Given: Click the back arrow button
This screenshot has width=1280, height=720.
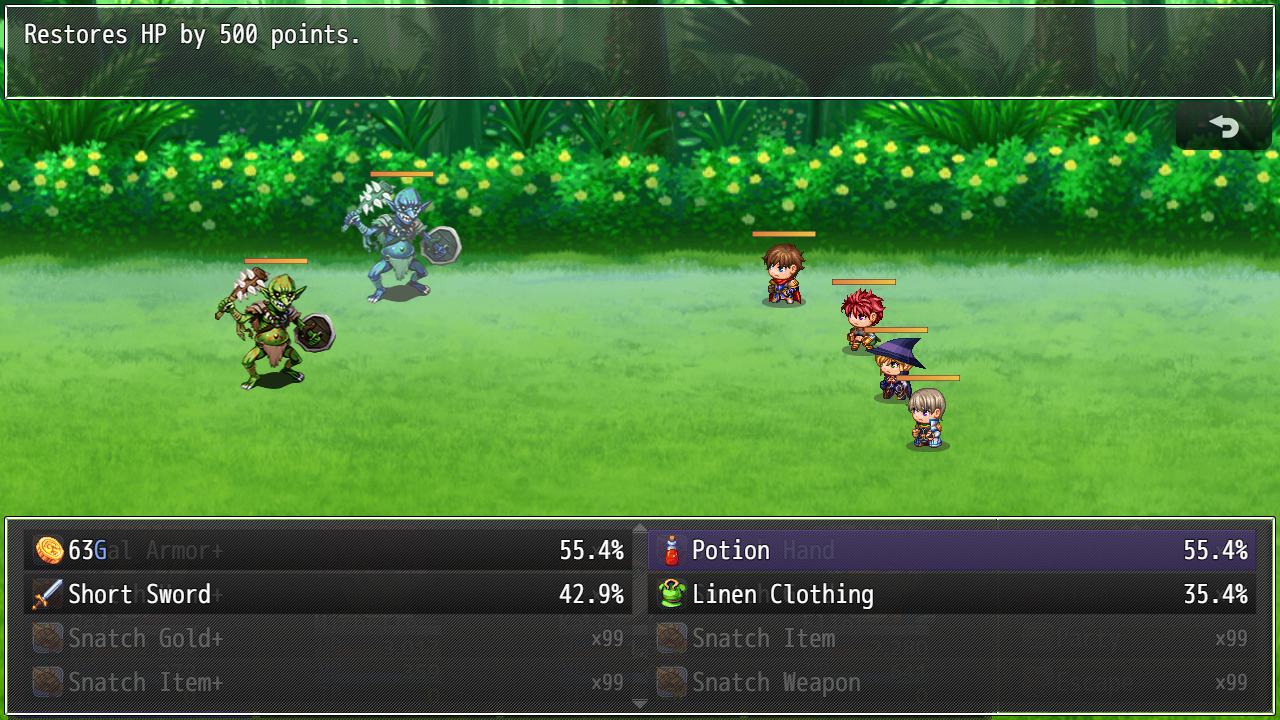Looking at the screenshot, I should click(1223, 127).
